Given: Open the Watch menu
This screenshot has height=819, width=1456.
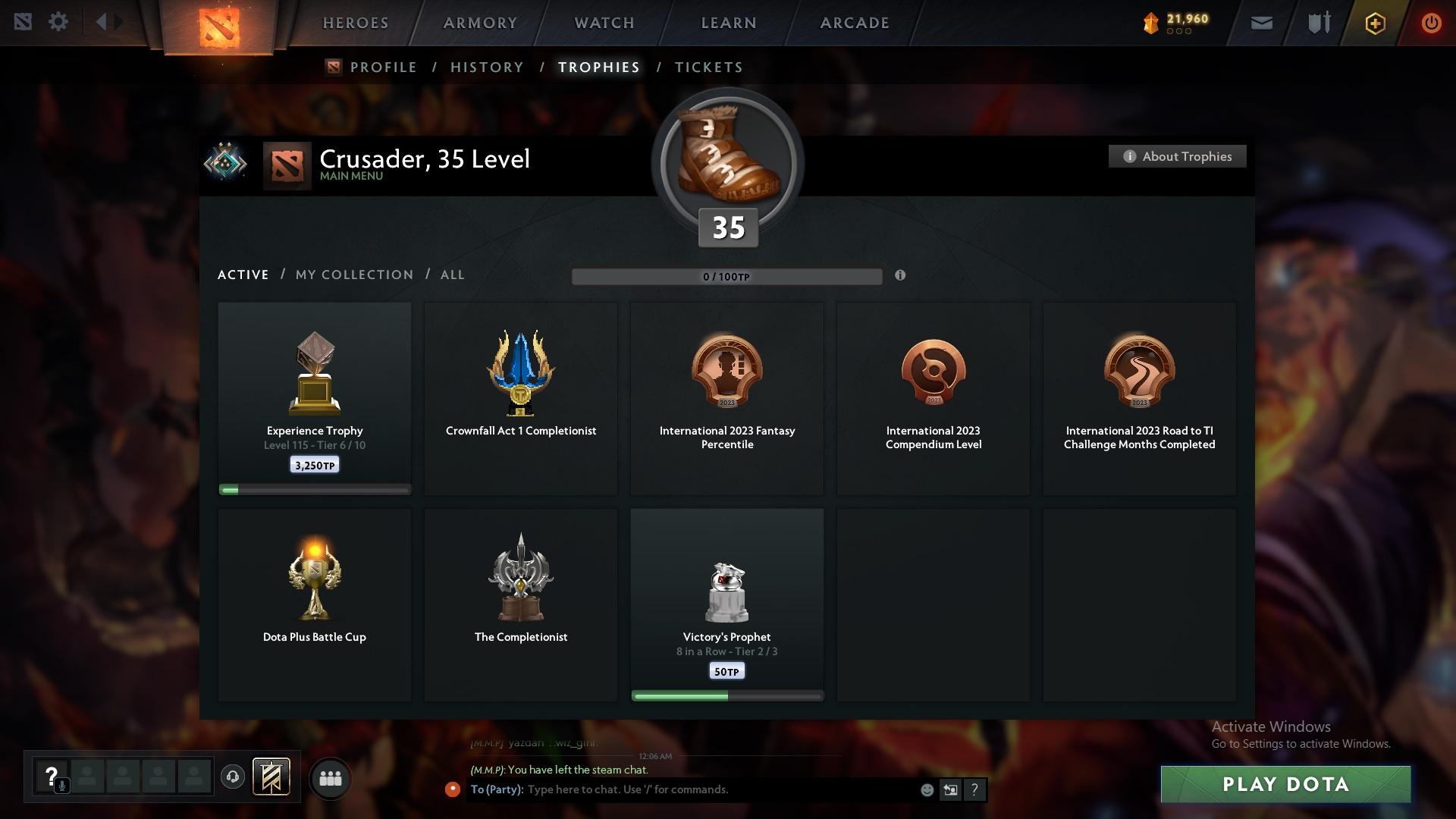Looking at the screenshot, I should 604,23.
